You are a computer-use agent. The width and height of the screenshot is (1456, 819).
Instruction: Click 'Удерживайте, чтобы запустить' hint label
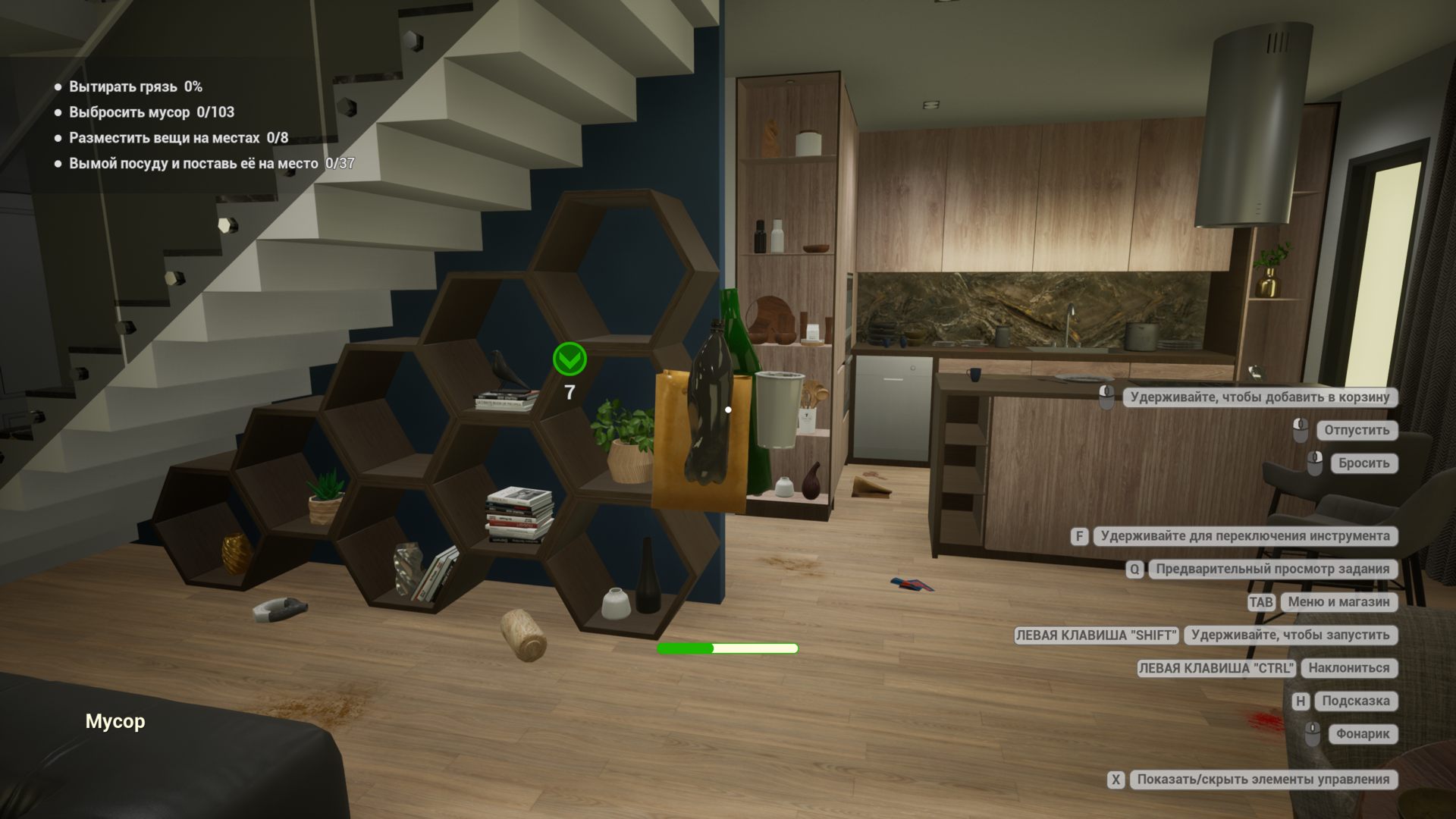(1290, 635)
